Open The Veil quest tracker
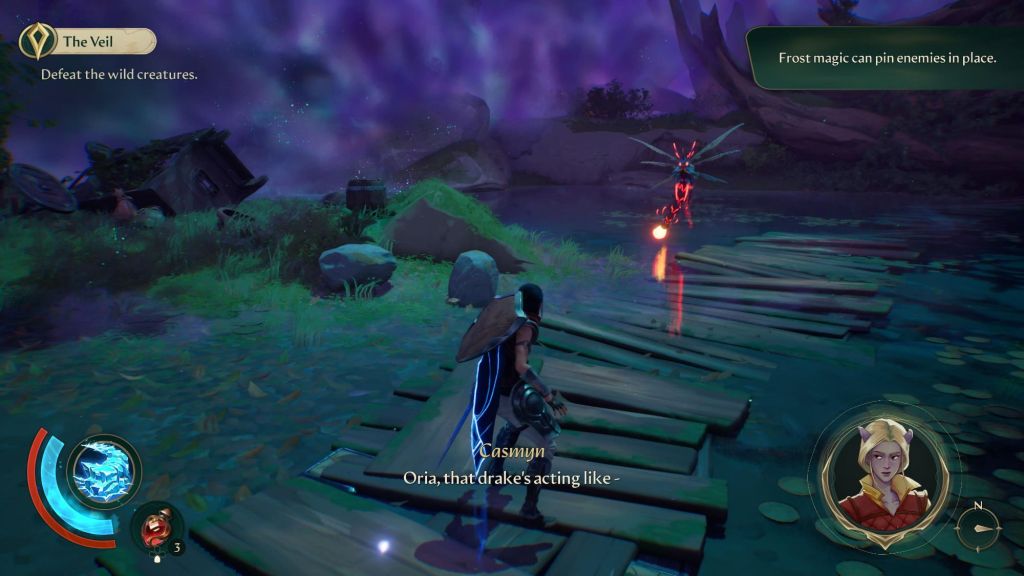Viewport: 1024px width, 576px height. pos(88,41)
